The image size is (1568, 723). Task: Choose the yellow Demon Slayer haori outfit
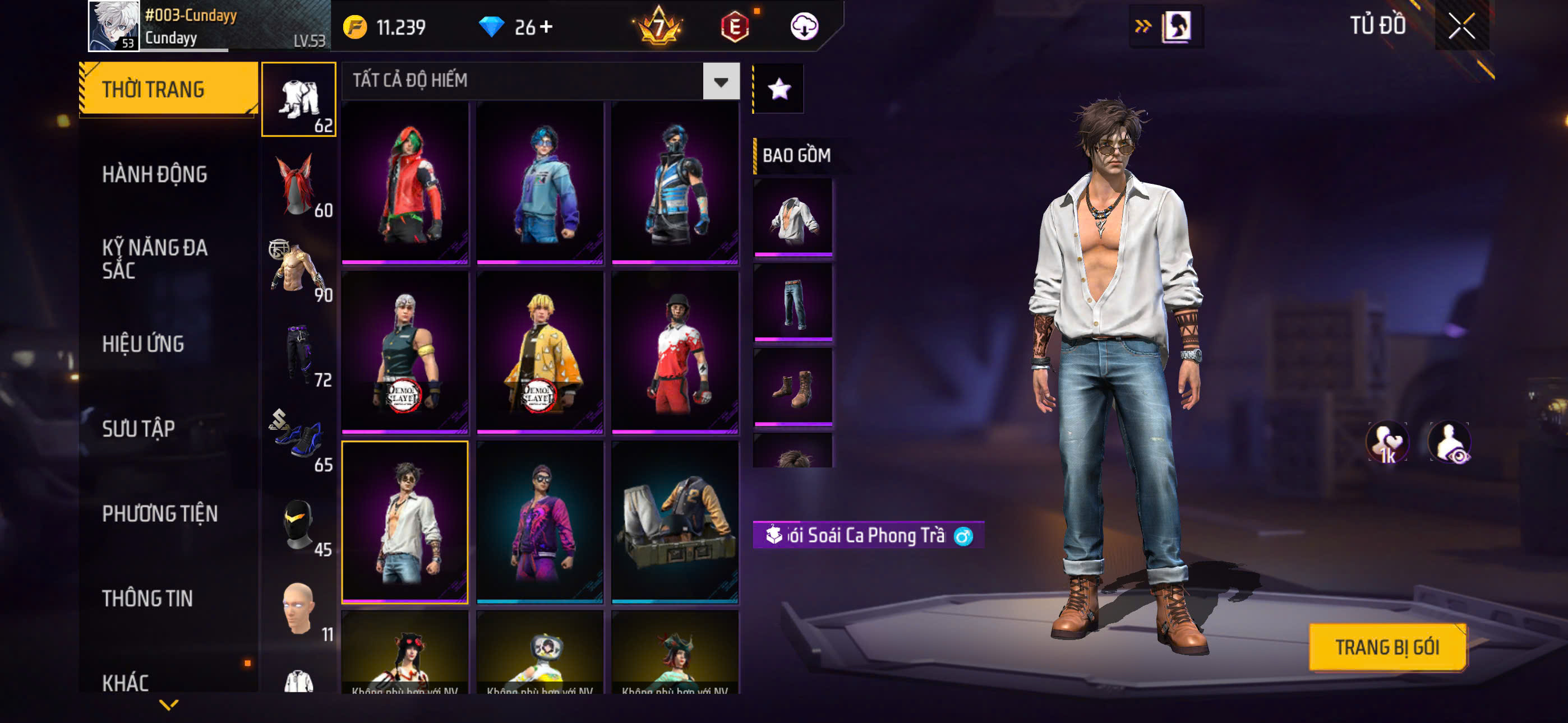point(540,352)
